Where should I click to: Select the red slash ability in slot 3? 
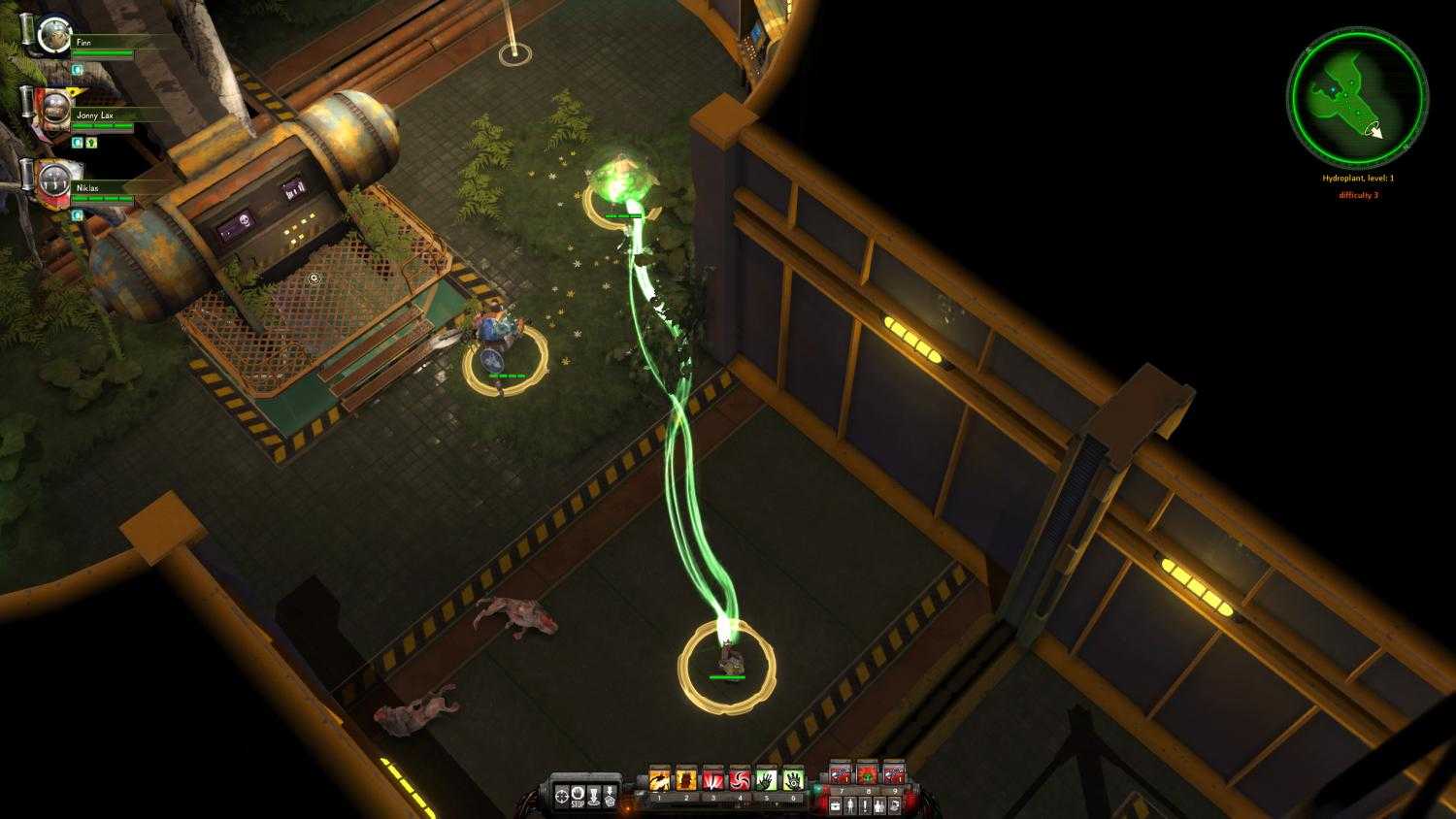(713, 779)
